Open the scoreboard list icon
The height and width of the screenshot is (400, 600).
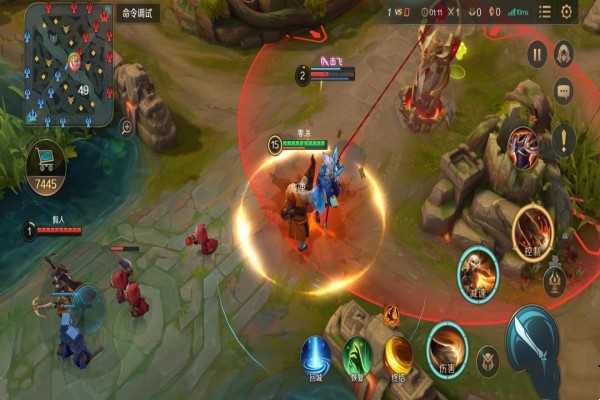pos(544,12)
